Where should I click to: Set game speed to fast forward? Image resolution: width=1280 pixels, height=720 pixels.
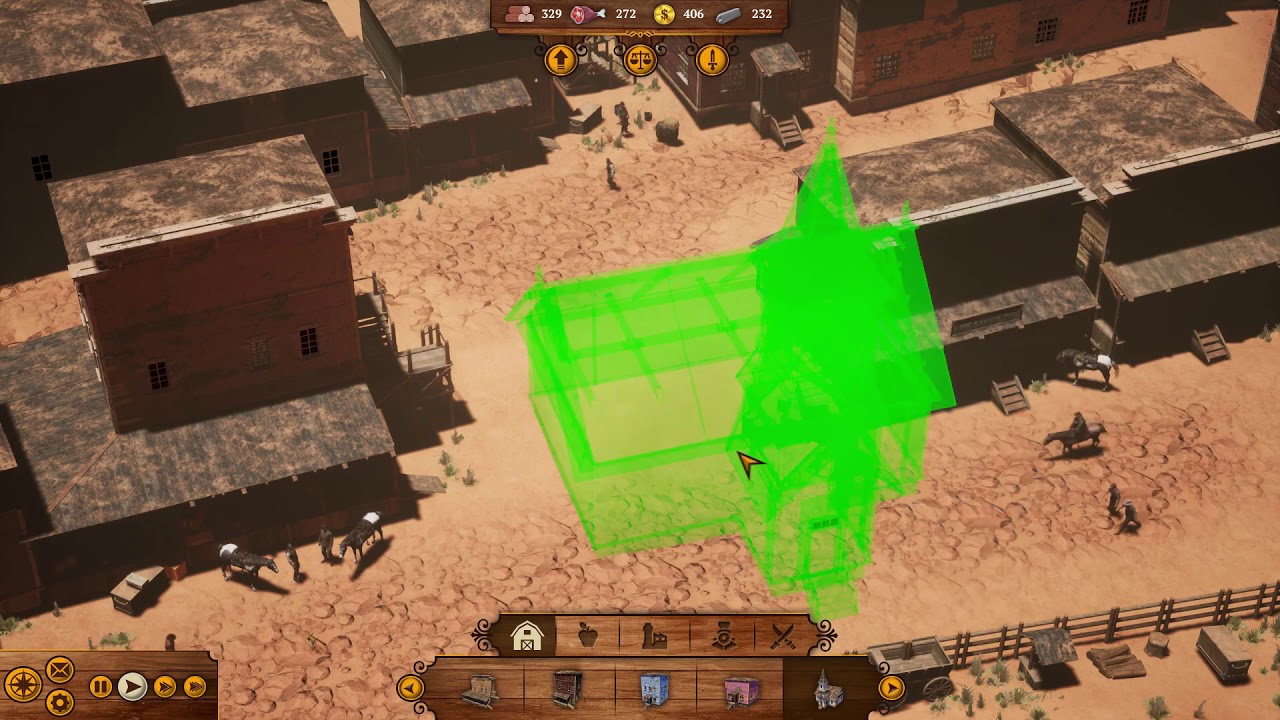pyautogui.click(x=164, y=687)
